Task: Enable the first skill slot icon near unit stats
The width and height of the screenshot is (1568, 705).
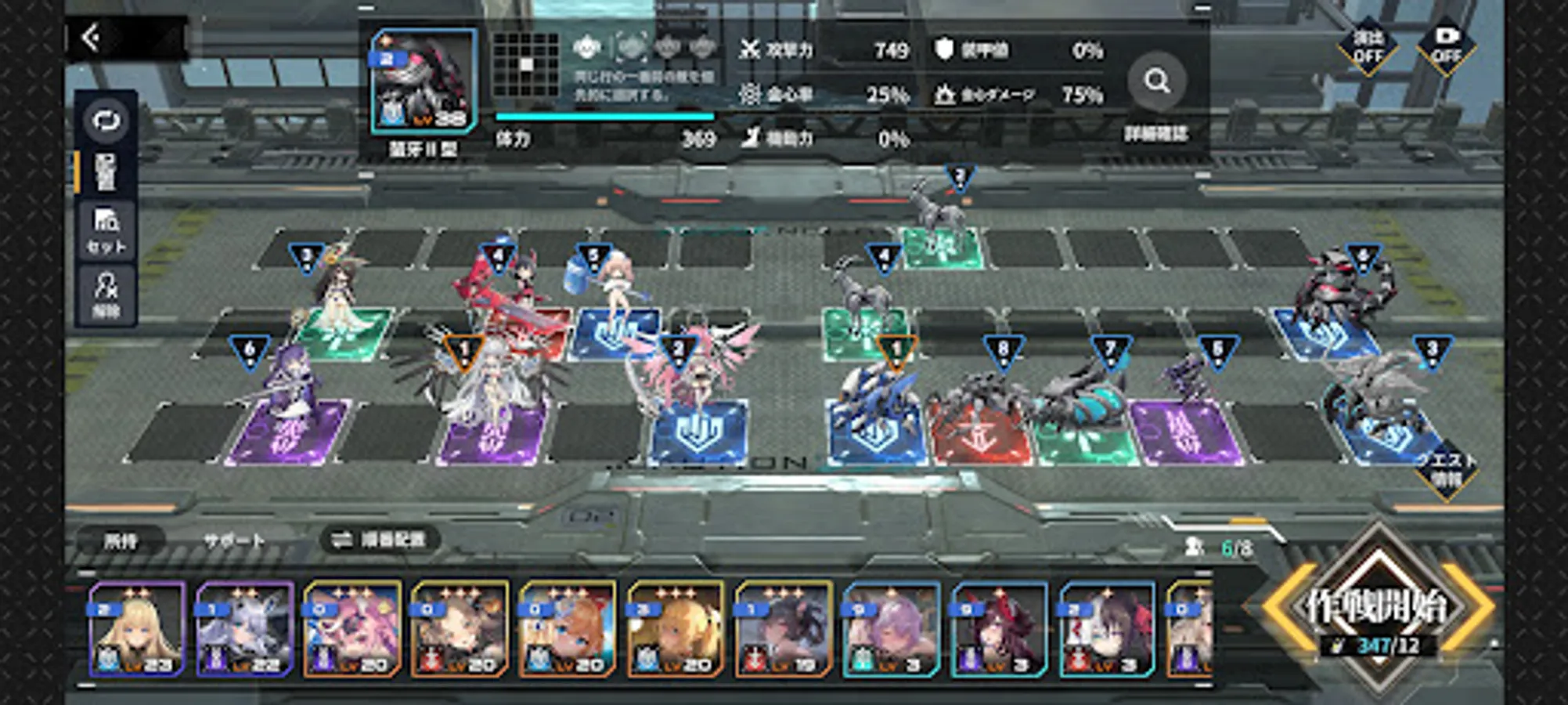Action: click(x=586, y=49)
